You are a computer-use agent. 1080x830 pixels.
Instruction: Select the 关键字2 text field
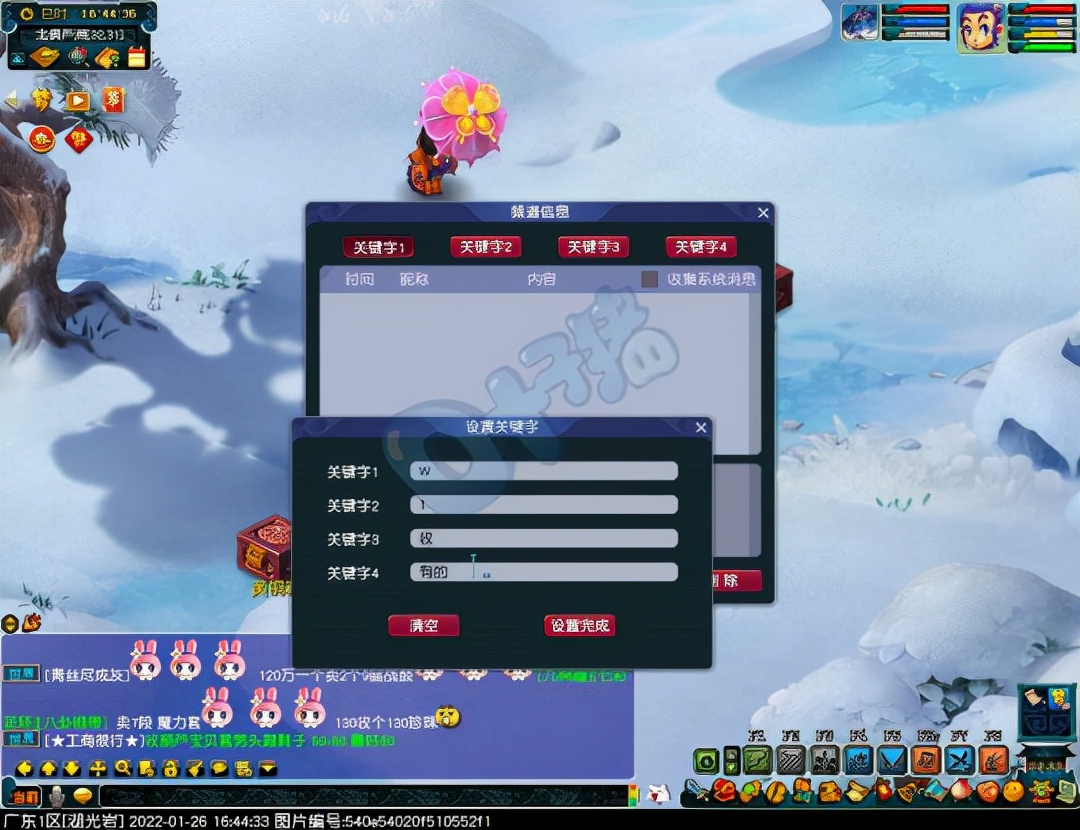pos(543,505)
